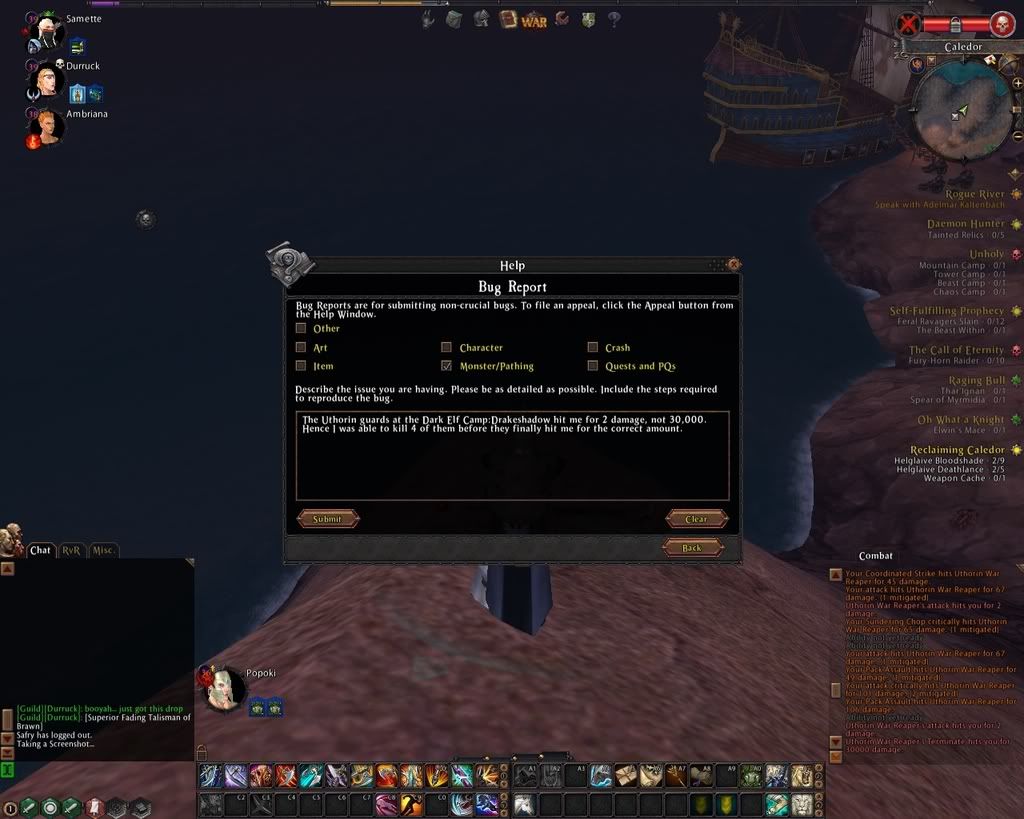Target party member Samette's portrait
This screenshot has width=1024, height=819.
click(x=46, y=34)
